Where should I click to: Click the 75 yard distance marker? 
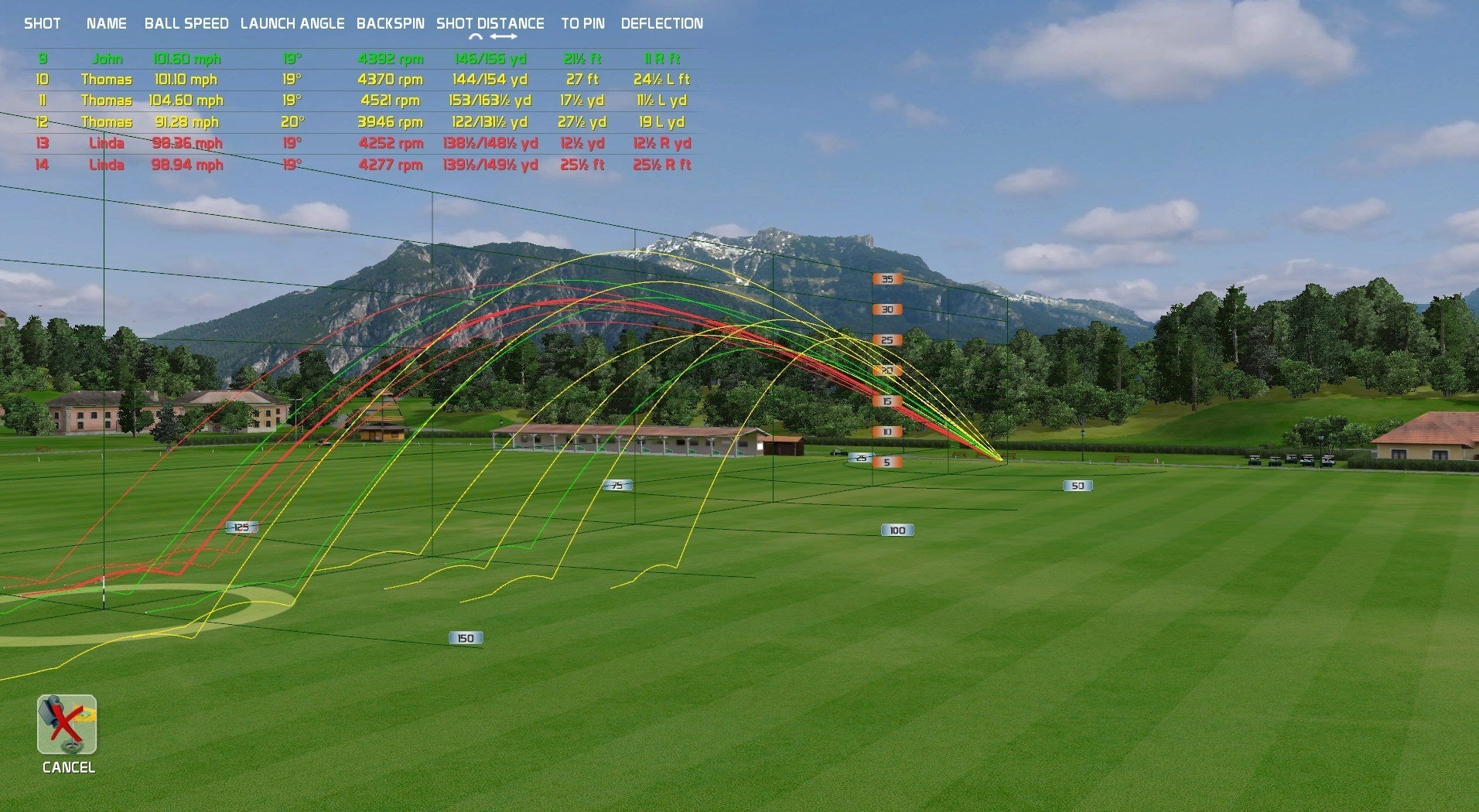tap(617, 485)
